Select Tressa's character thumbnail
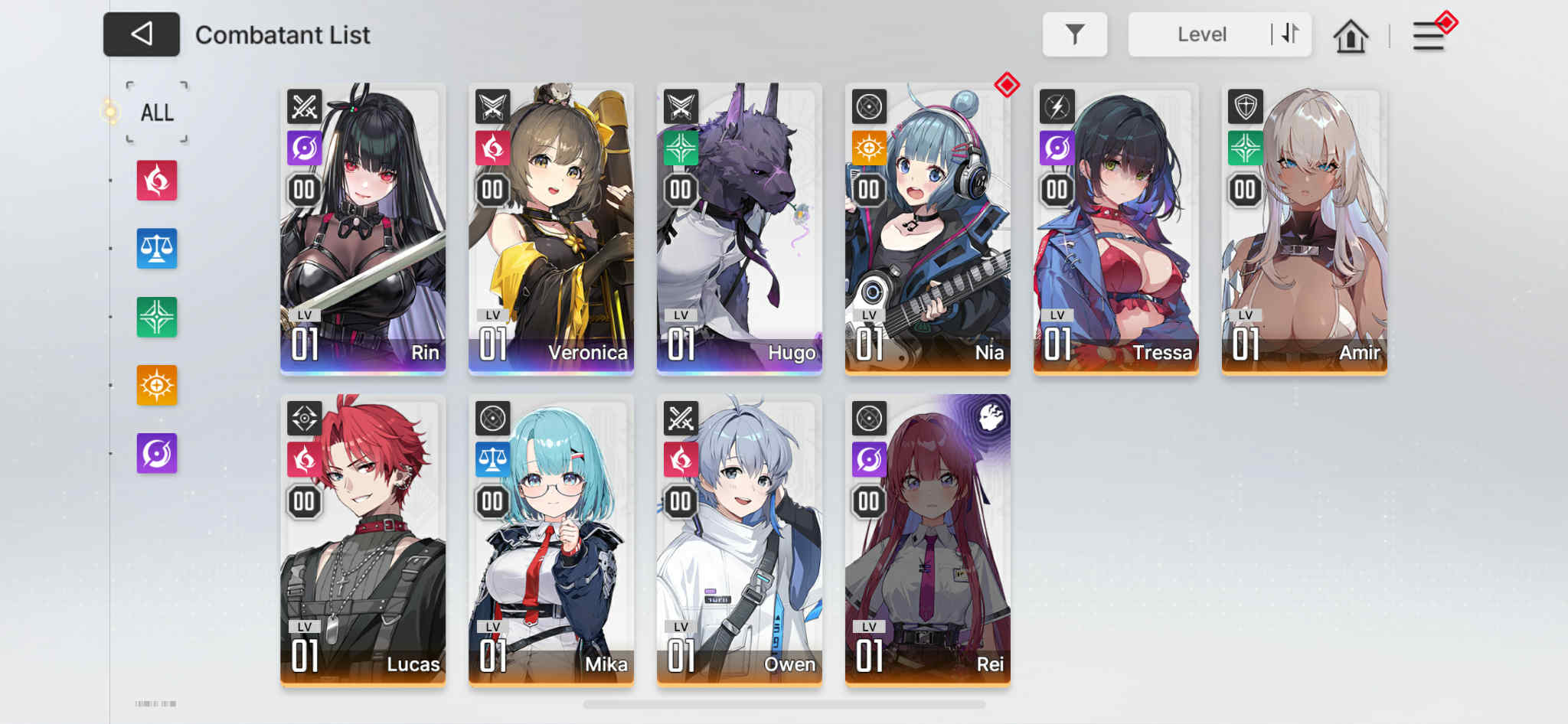Screen dimensions: 1568x724 [x=1116, y=227]
